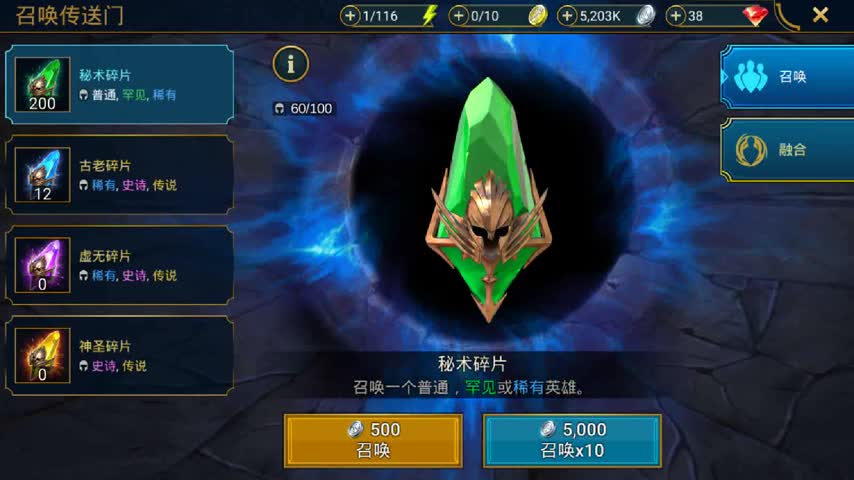854x480 pixels.
Task: Select the 秘术碎片 Mystery Shard row
Action: coord(120,84)
